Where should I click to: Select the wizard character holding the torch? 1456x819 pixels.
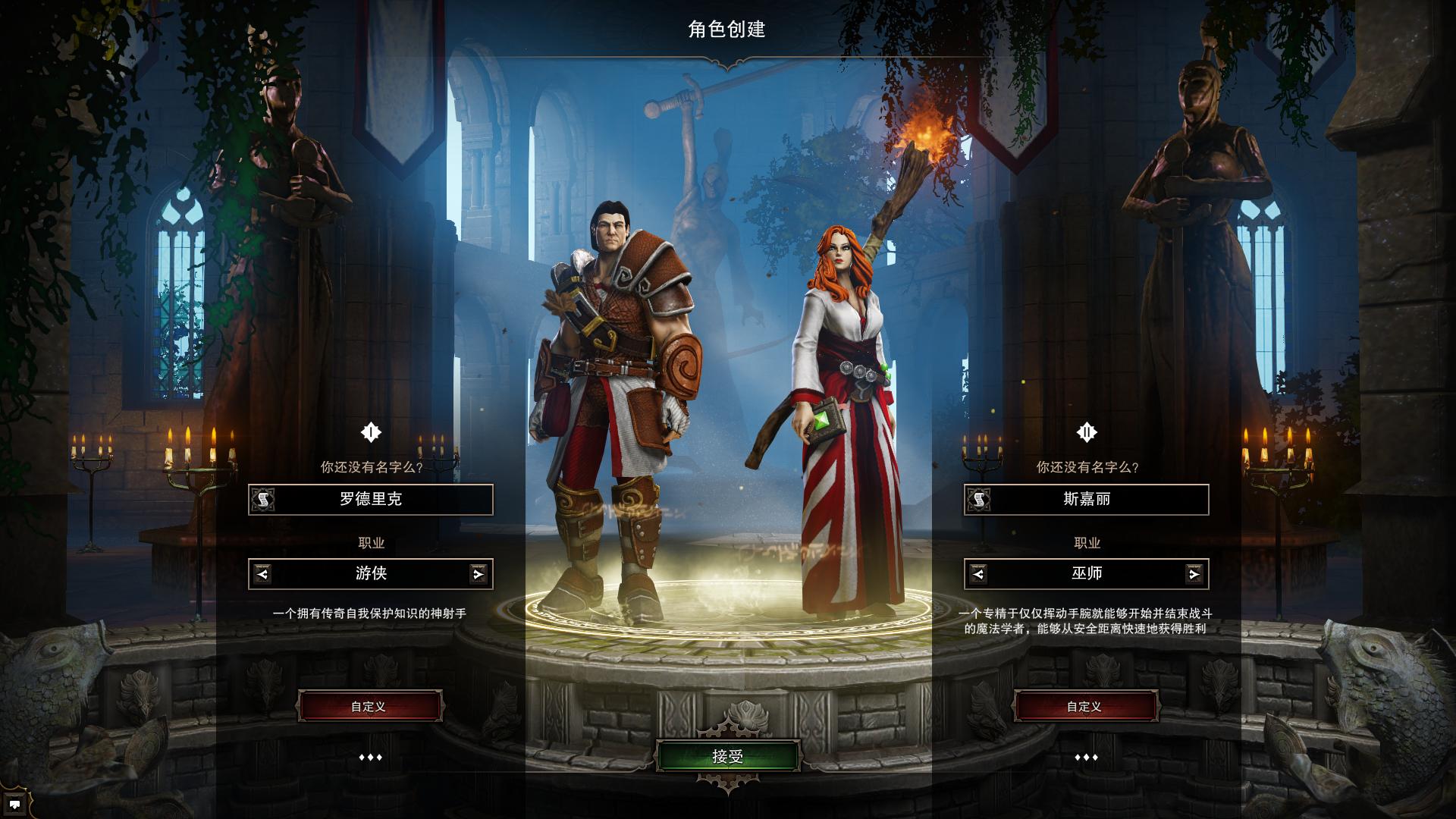(x=842, y=379)
